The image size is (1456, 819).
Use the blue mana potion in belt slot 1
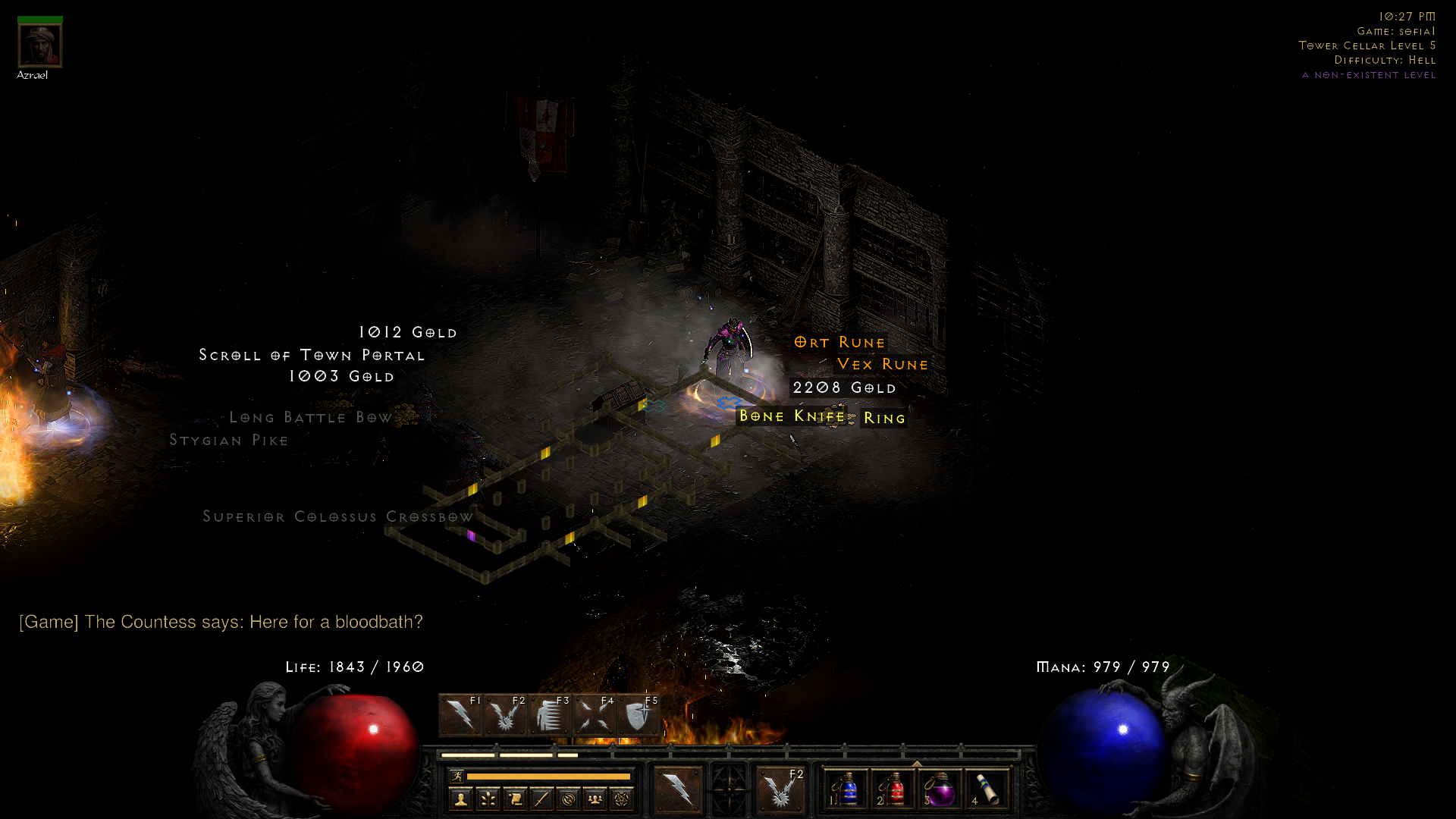point(847,789)
